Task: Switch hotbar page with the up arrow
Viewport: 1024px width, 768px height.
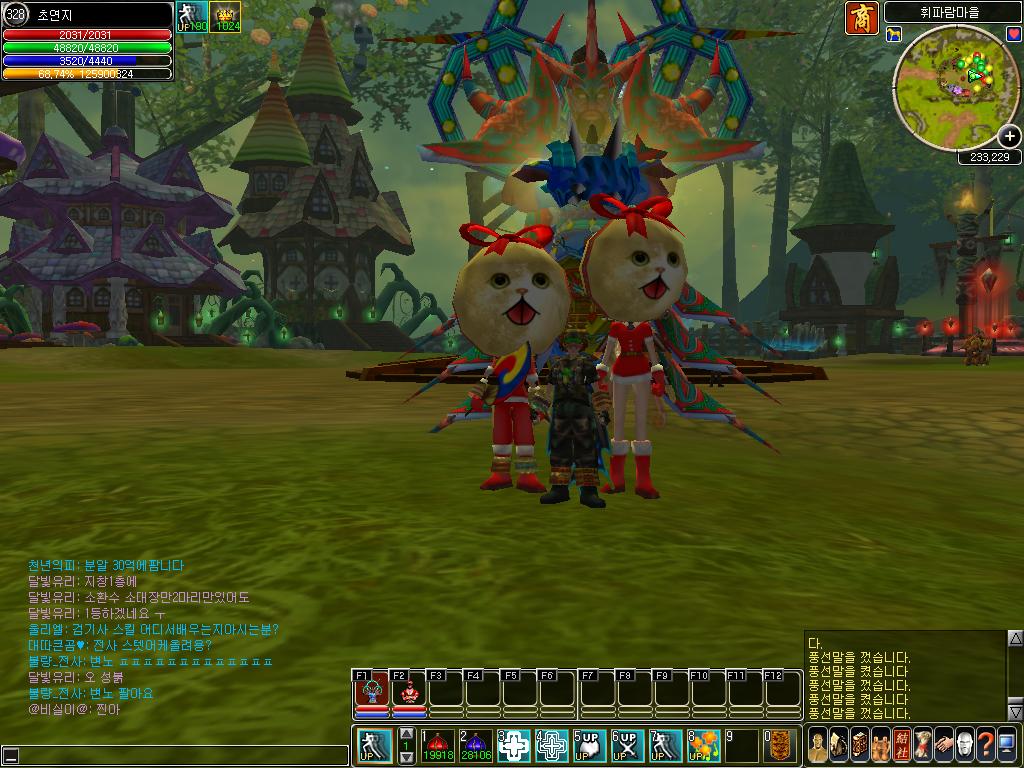Action: click(x=407, y=734)
